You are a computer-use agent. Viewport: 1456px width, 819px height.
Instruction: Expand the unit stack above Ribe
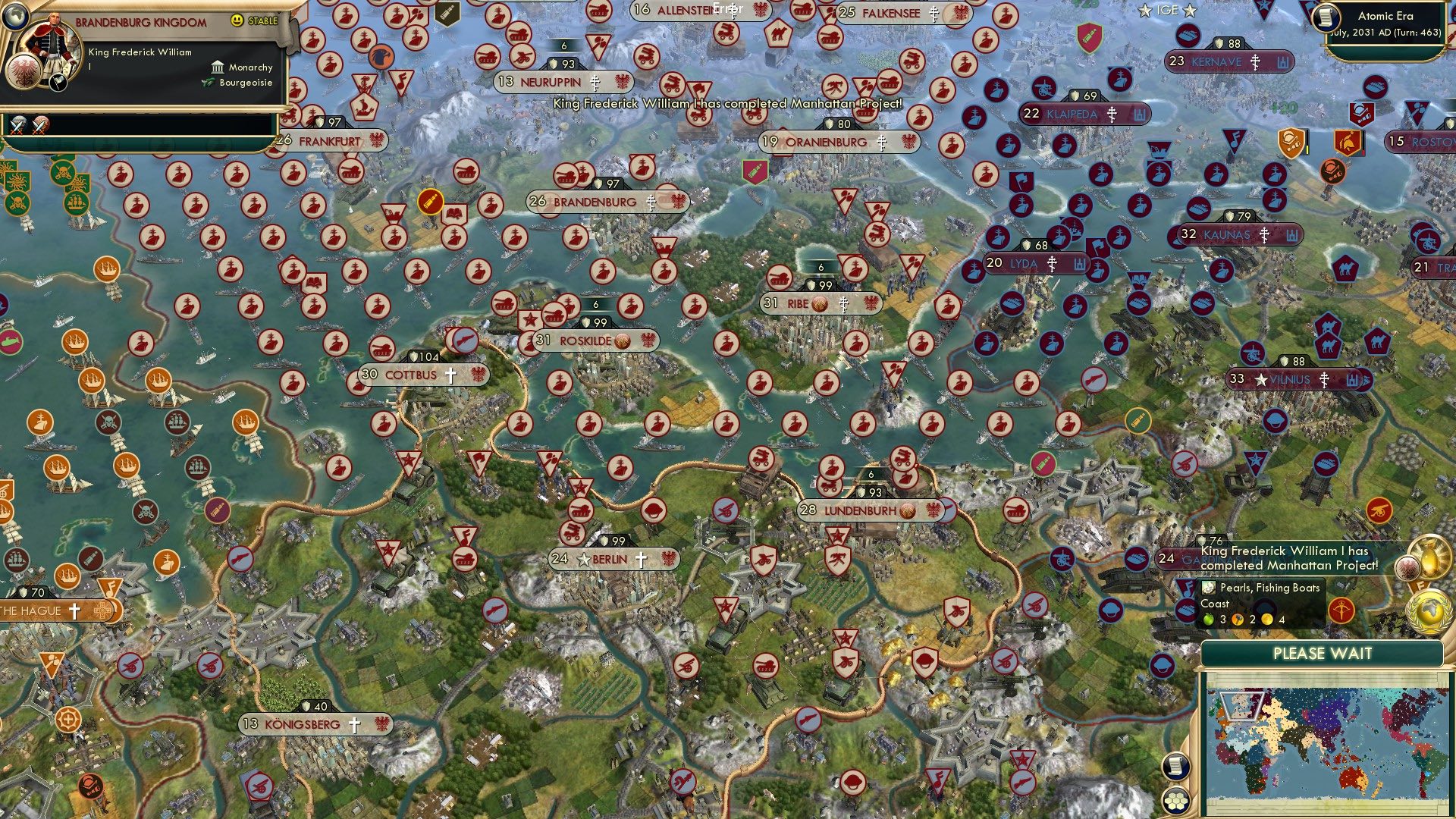tap(821, 267)
